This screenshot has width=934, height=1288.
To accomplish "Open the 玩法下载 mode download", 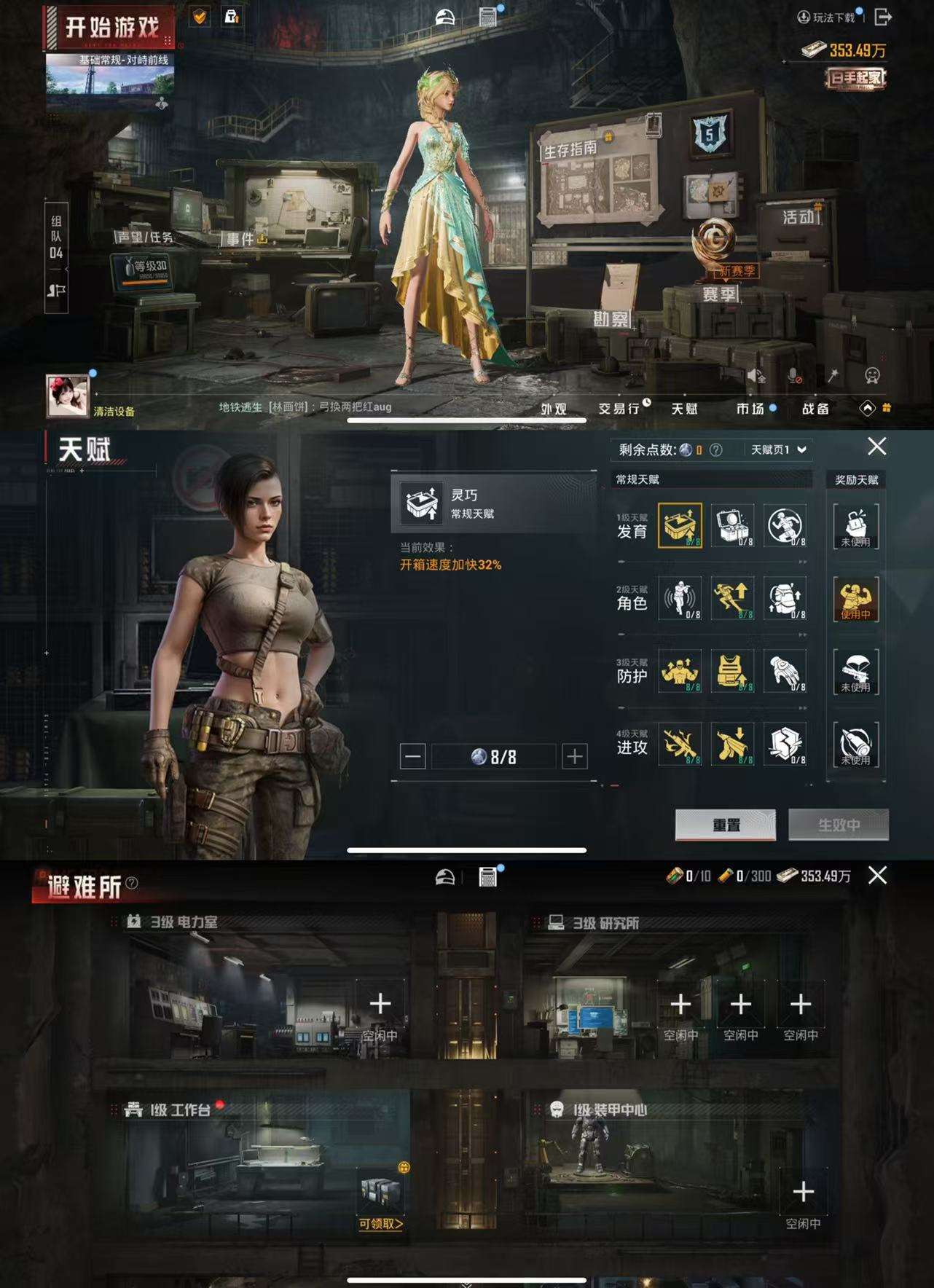I will pos(826,17).
